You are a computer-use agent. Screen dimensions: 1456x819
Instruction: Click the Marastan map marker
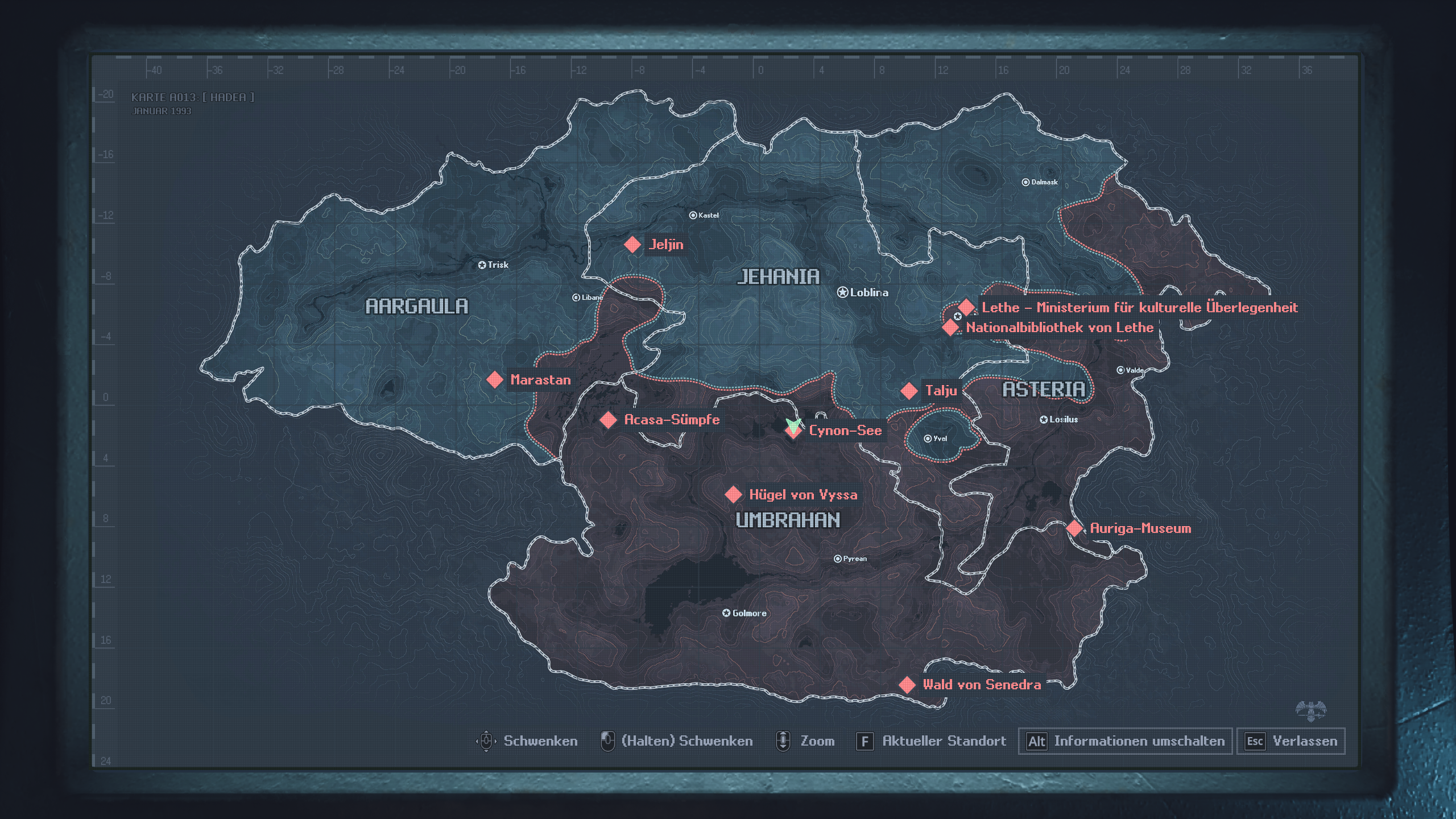coord(496,380)
